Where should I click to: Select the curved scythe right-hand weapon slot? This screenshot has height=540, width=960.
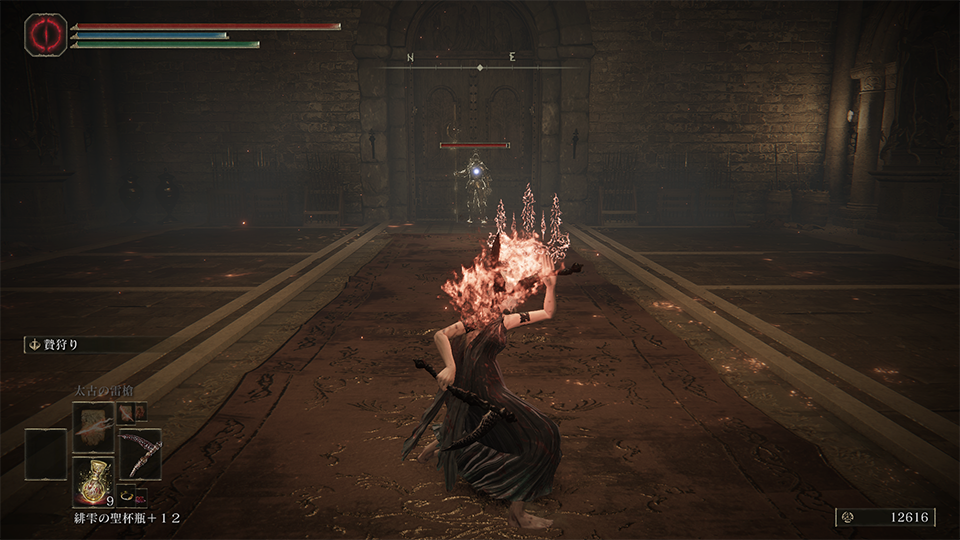[x=140, y=453]
